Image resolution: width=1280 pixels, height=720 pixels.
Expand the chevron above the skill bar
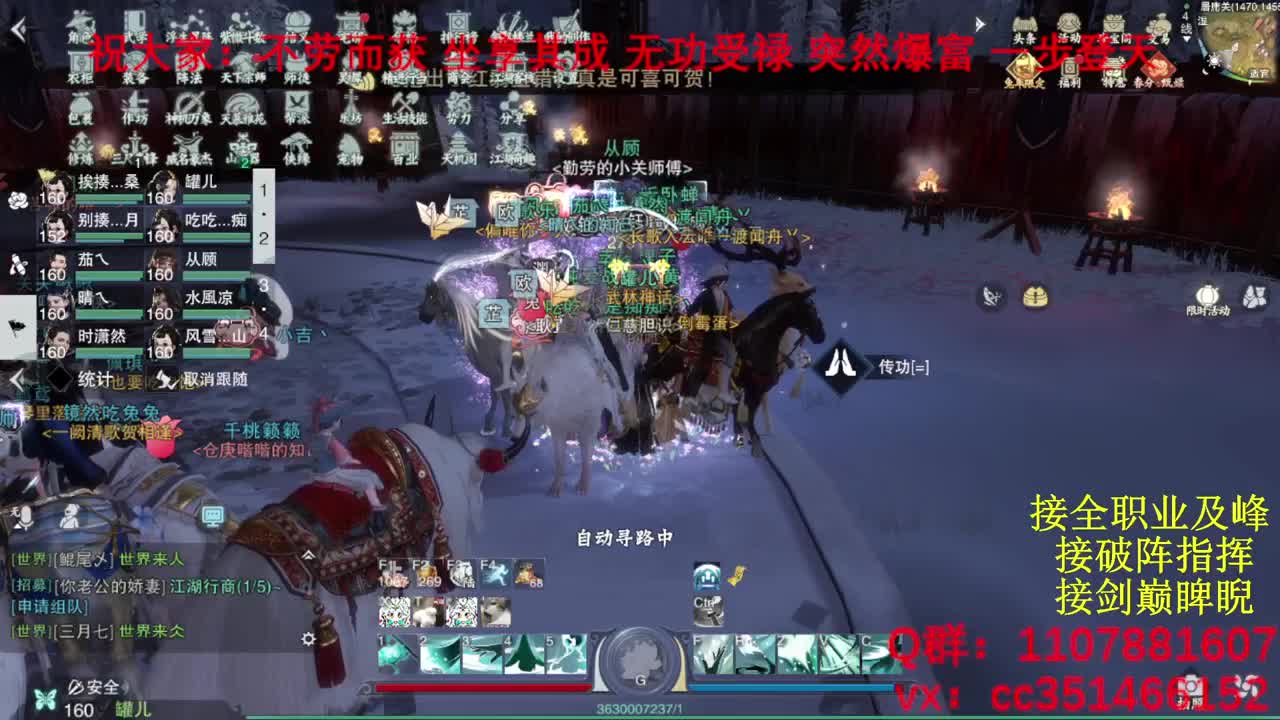tap(307, 555)
